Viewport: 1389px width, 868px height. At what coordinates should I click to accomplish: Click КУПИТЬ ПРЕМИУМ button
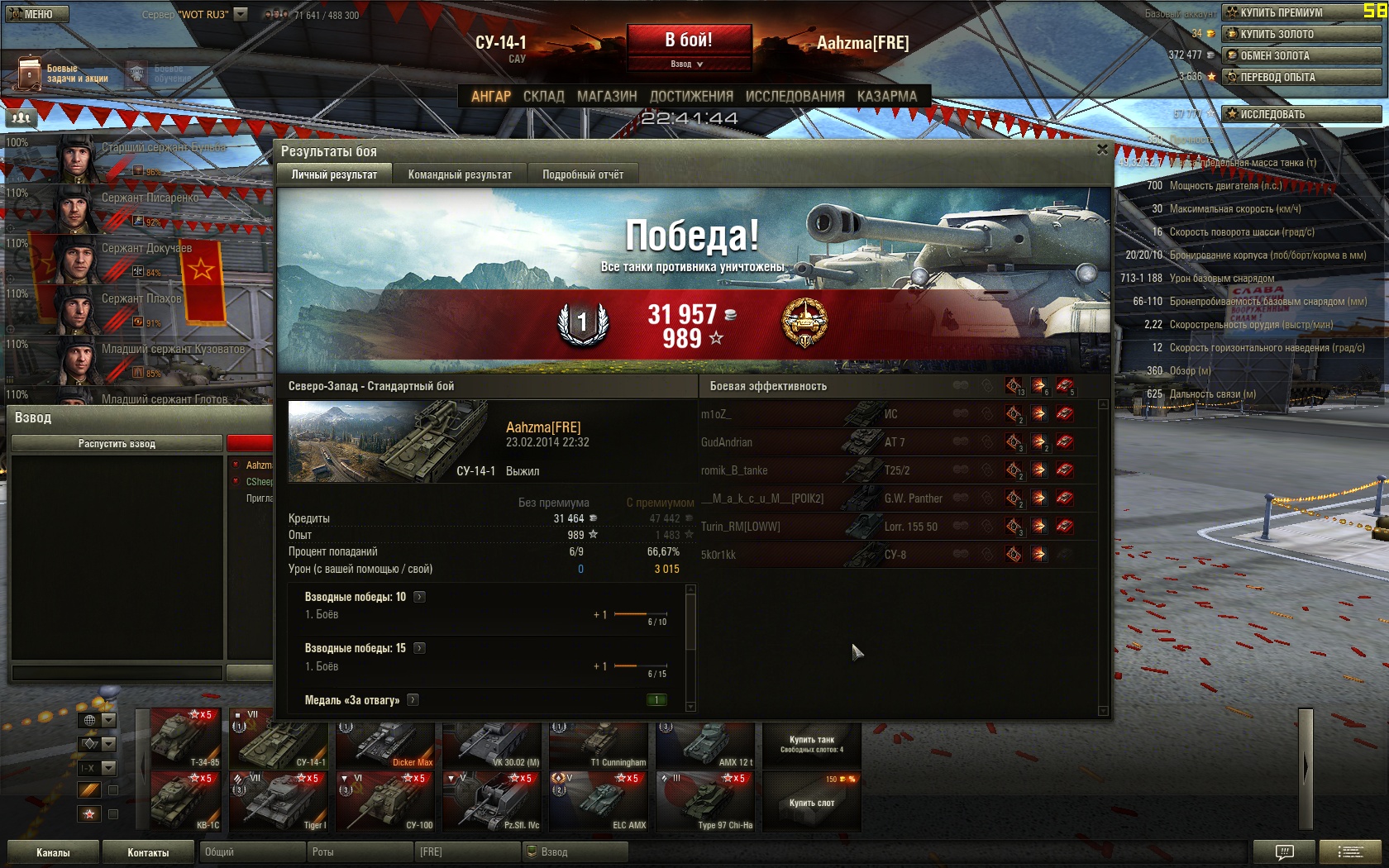pos(1301,12)
